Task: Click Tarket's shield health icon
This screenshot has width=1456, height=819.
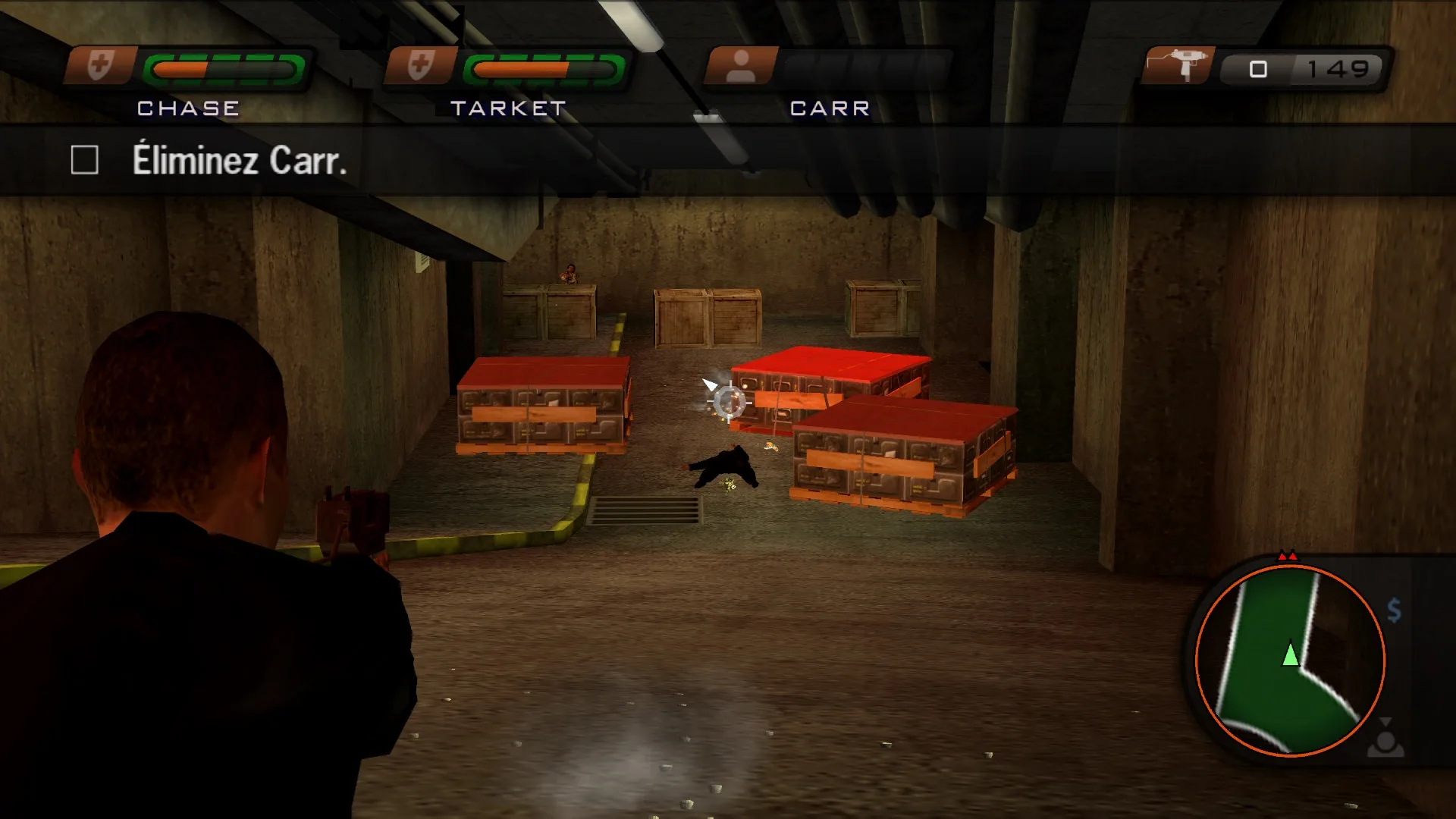Action: point(422,67)
